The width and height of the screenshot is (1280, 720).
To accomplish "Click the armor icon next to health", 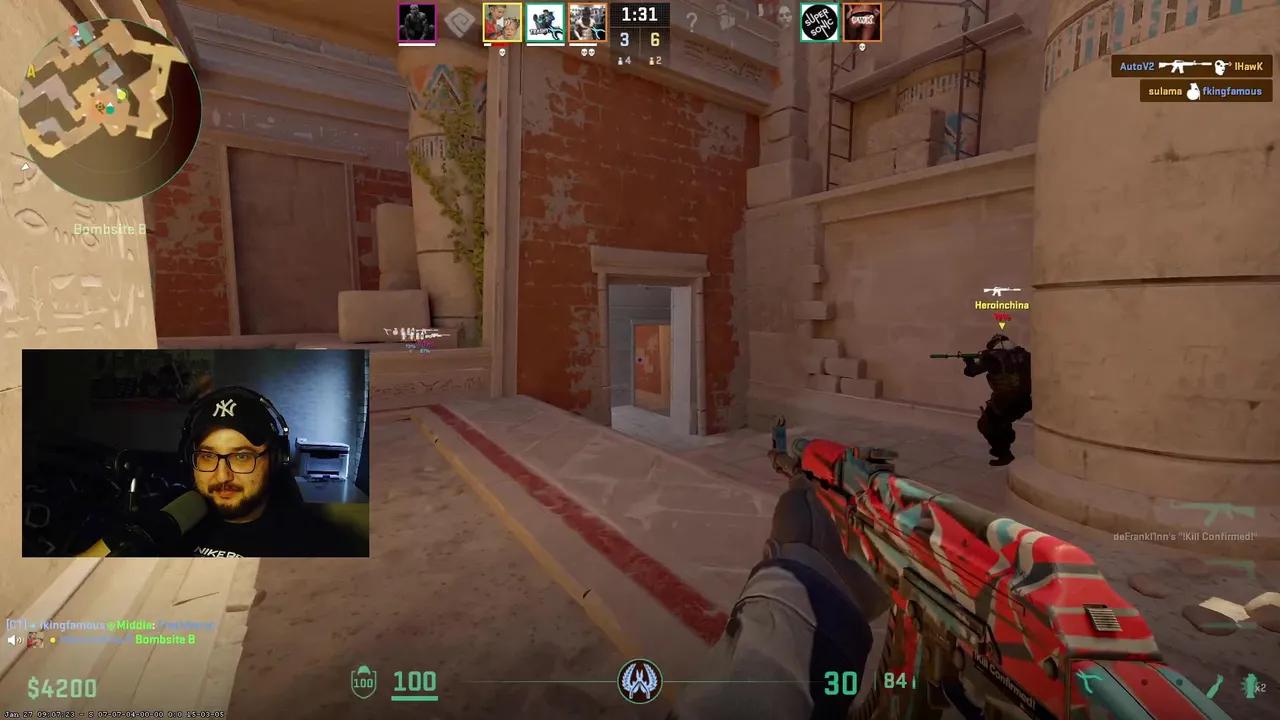I will [x=363, y=682].
